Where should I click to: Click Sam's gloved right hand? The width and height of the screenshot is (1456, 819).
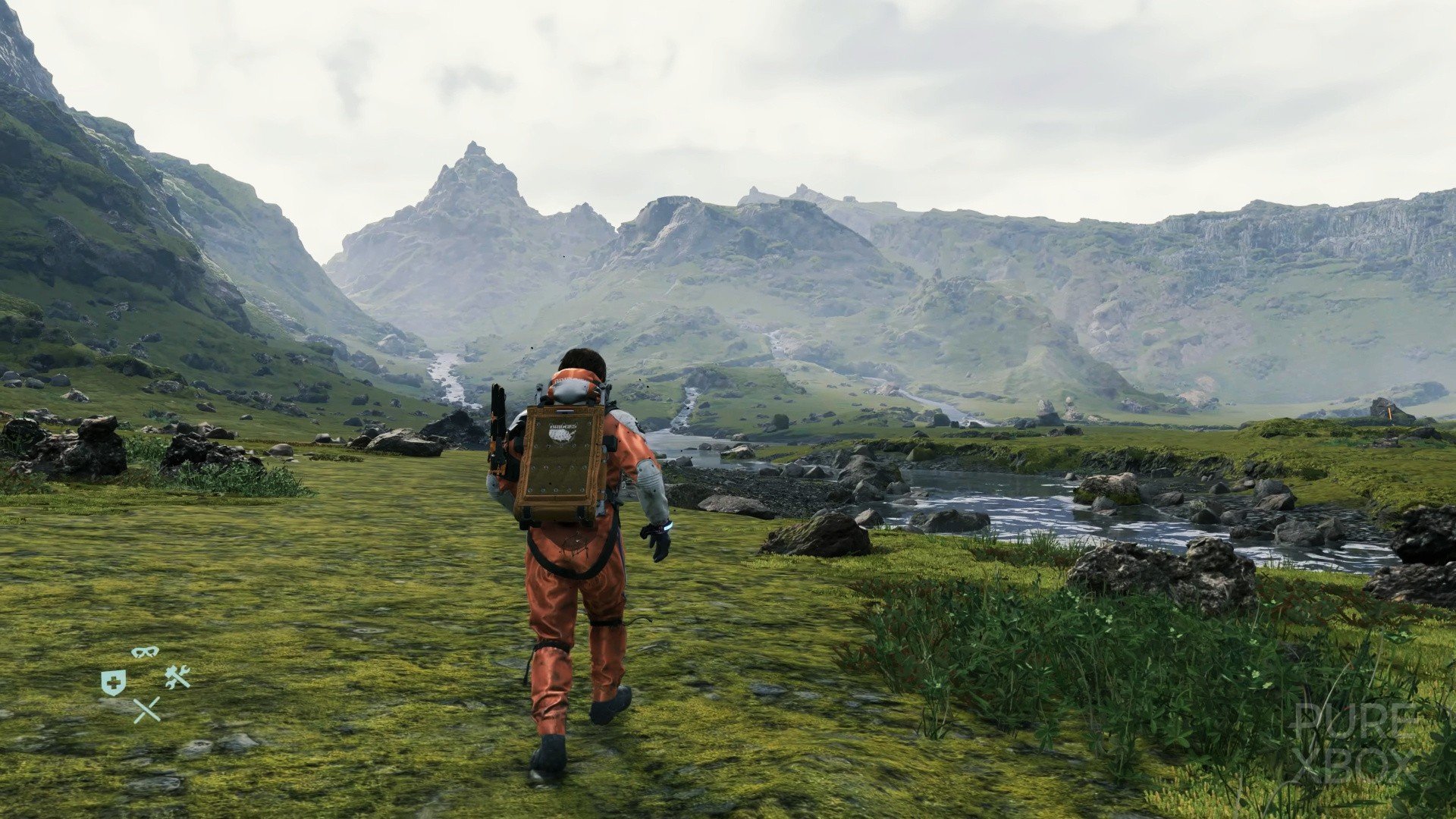pos(656,542)
